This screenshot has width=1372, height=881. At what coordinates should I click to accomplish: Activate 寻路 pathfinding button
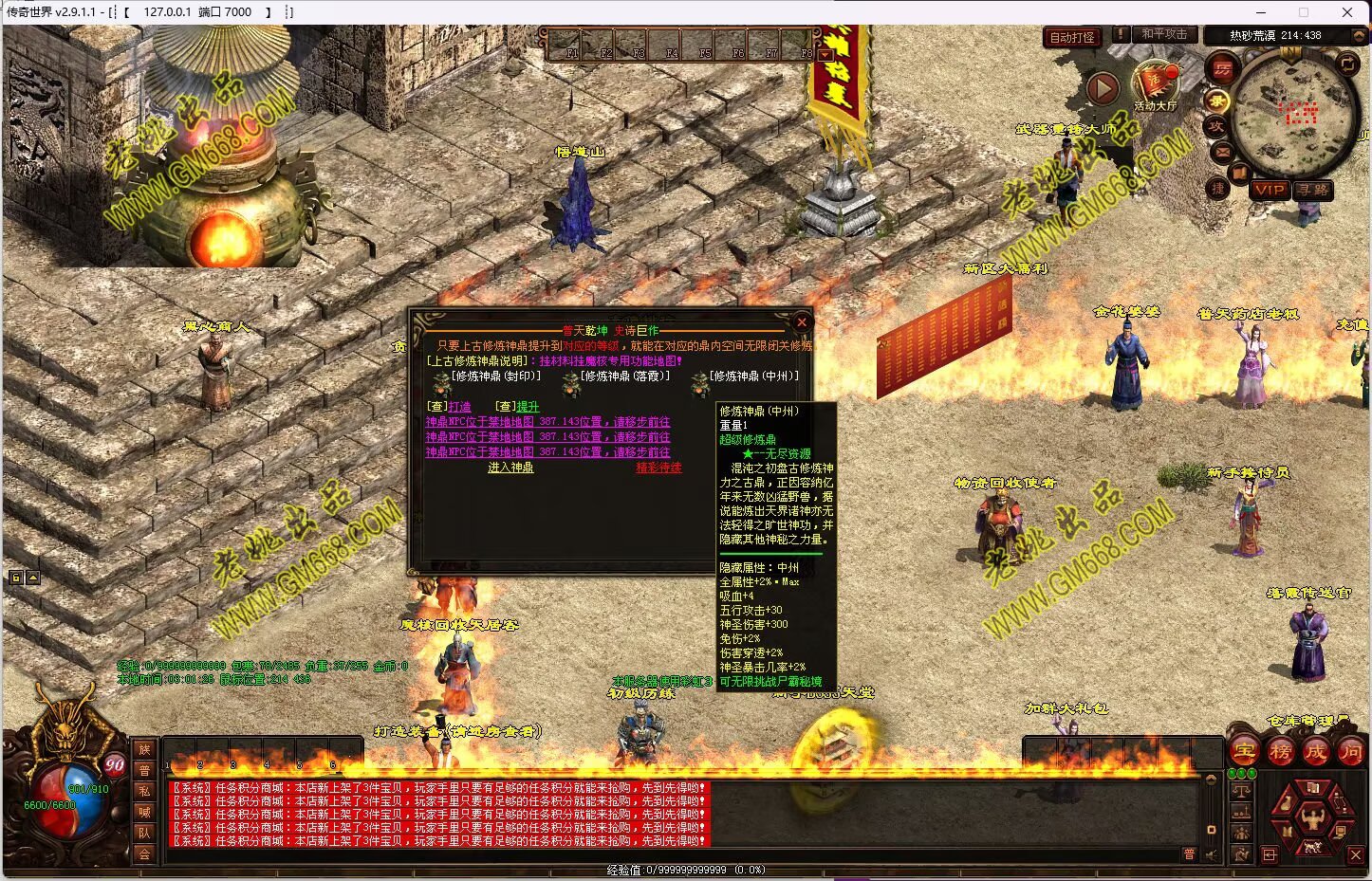[1313, 190]
